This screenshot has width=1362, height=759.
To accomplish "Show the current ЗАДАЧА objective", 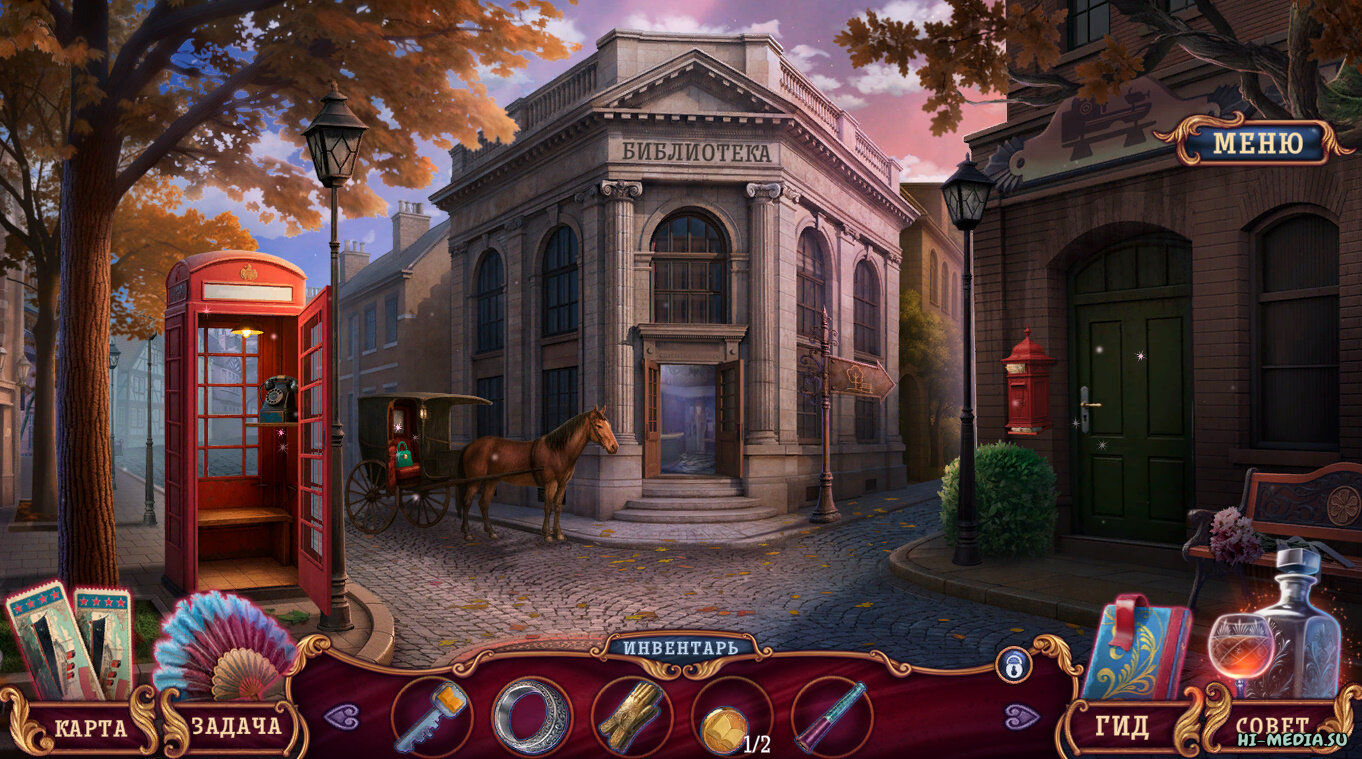I will pyautogui.click(x=236, y=727).
